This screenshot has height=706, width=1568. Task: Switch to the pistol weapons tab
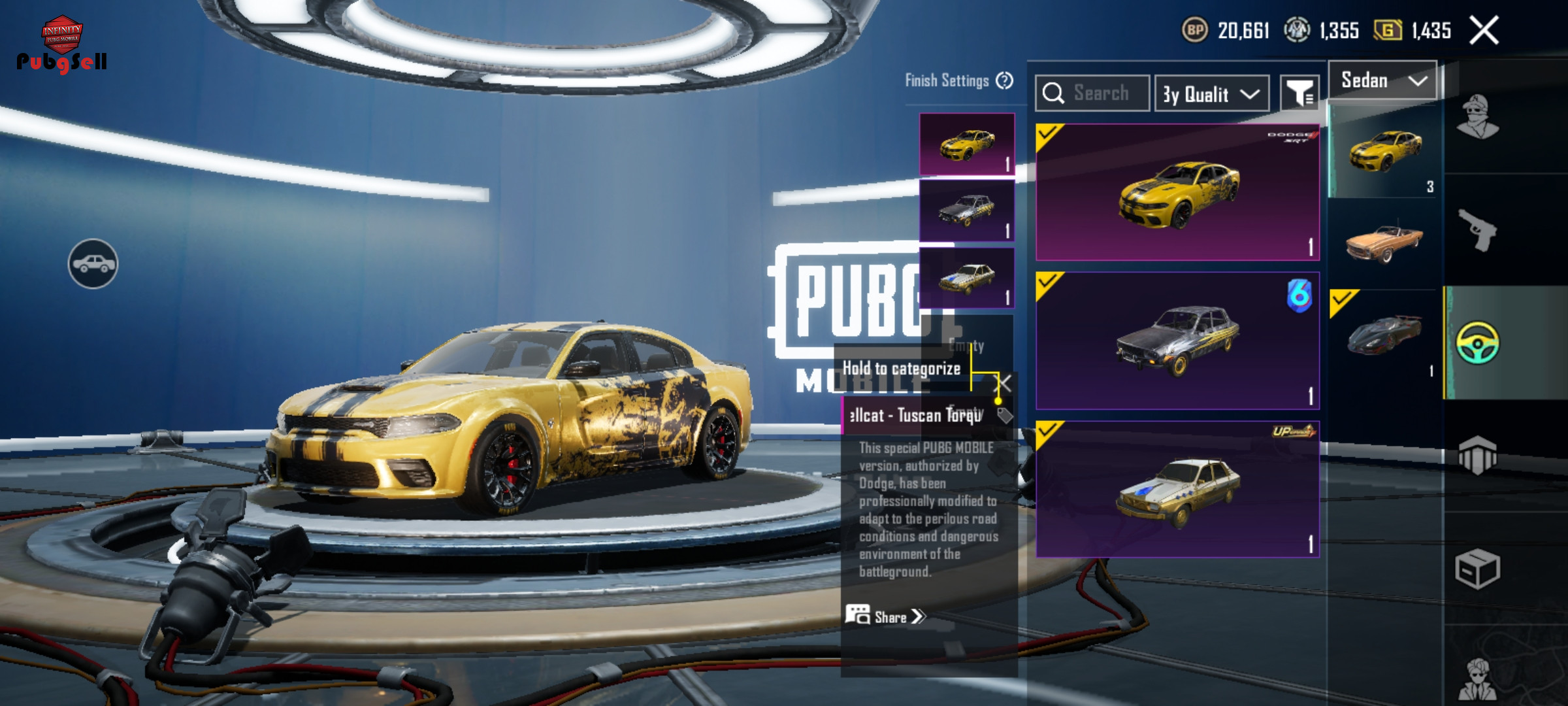pyautogui.click(x=1477, y=230)
